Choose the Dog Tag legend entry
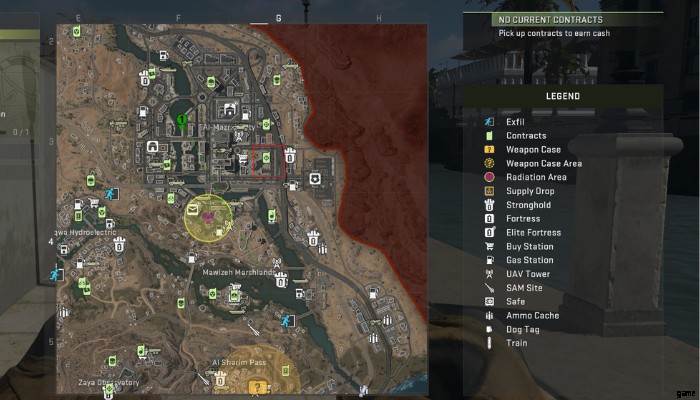The image size is (700, 400). point(524,329)
